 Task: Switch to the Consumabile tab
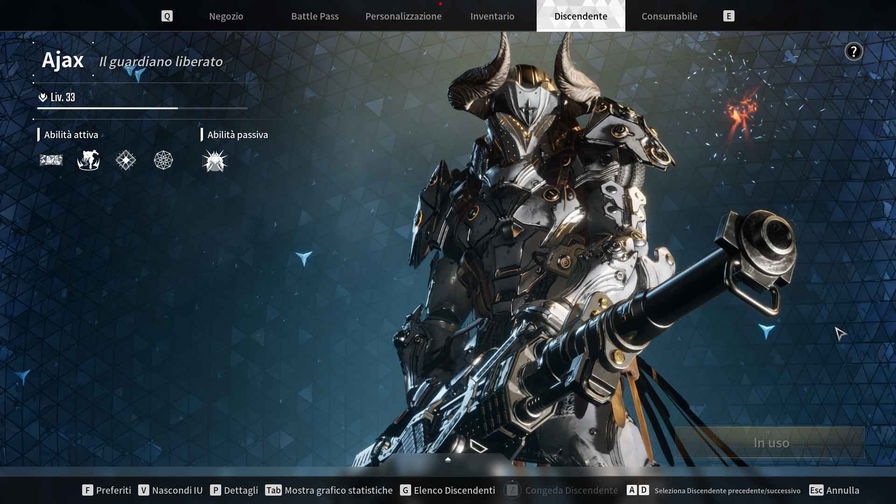pyautogui.click(x=669, y=16)
